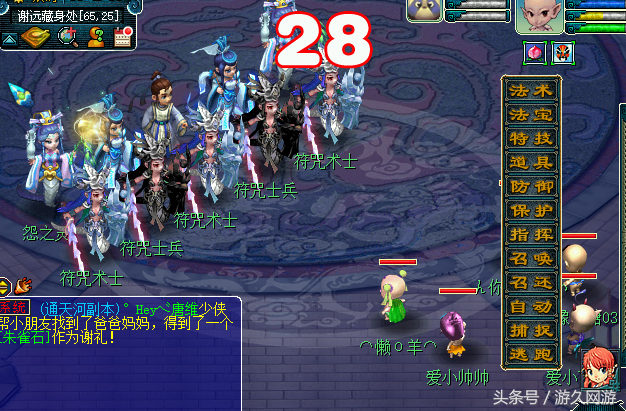
Task: Click the bald character portrait
Action: 540,17
